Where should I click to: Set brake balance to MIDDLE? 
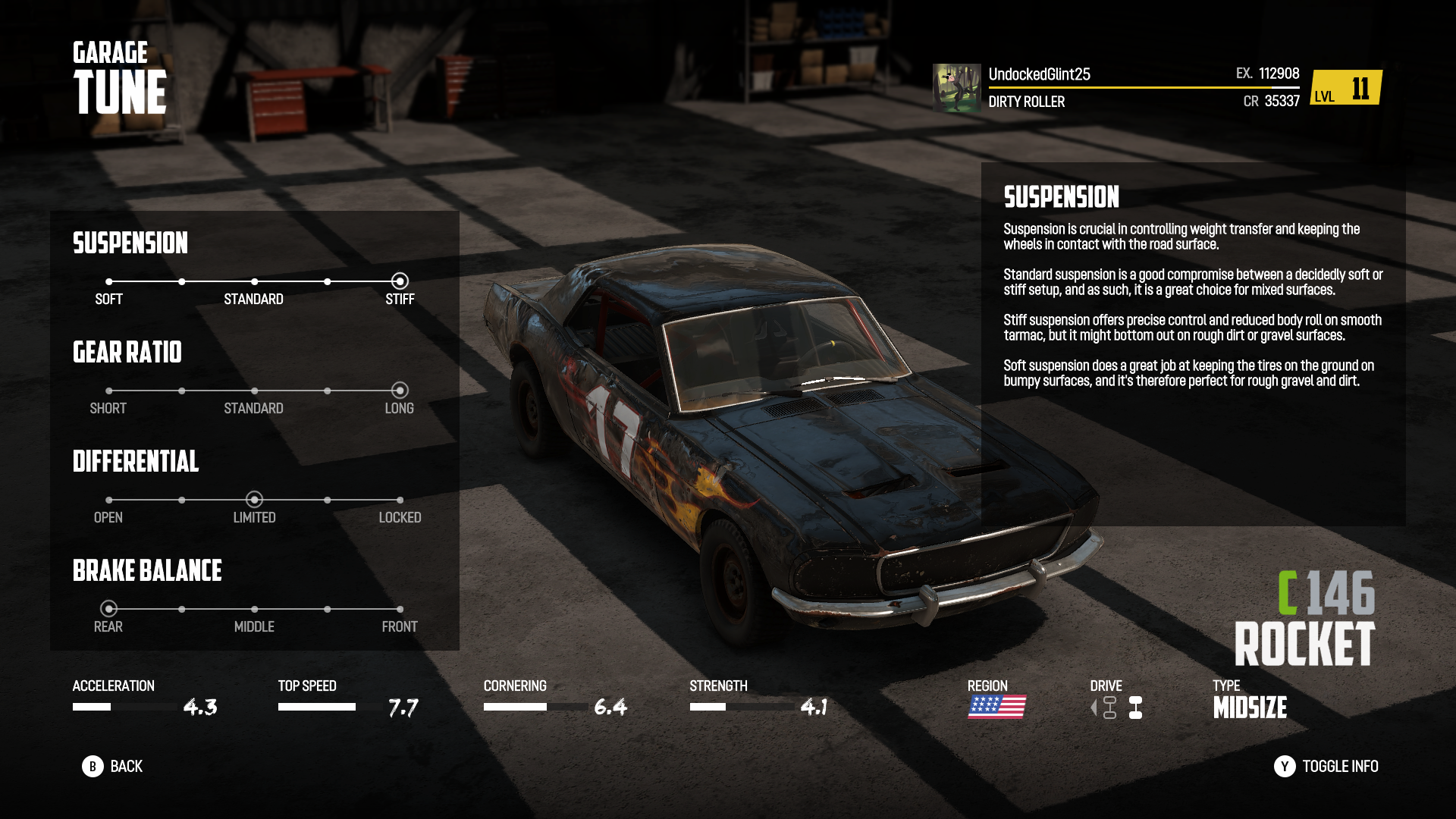(254, 607)
